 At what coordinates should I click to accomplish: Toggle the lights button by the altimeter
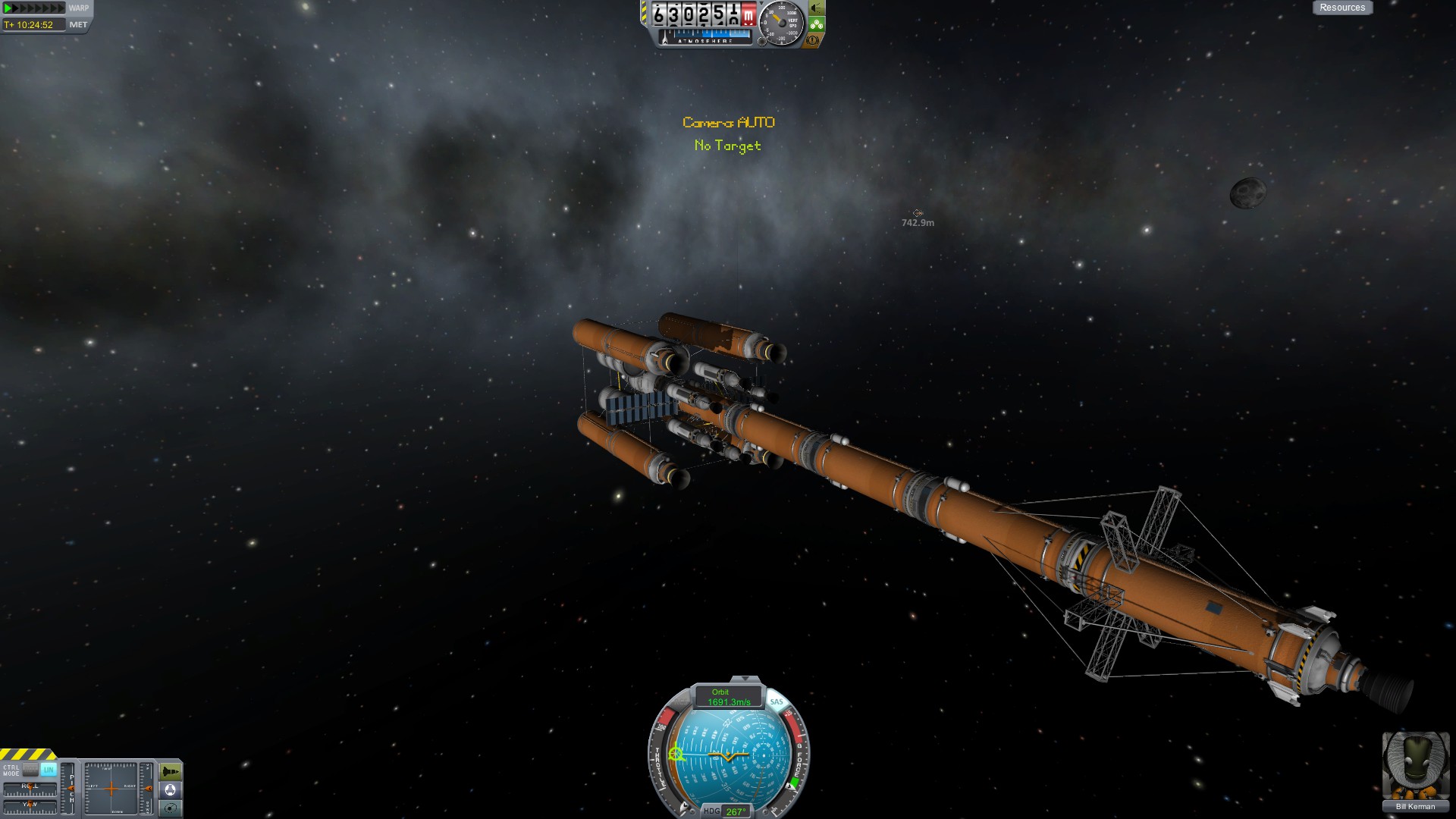[x=816, y=8]
